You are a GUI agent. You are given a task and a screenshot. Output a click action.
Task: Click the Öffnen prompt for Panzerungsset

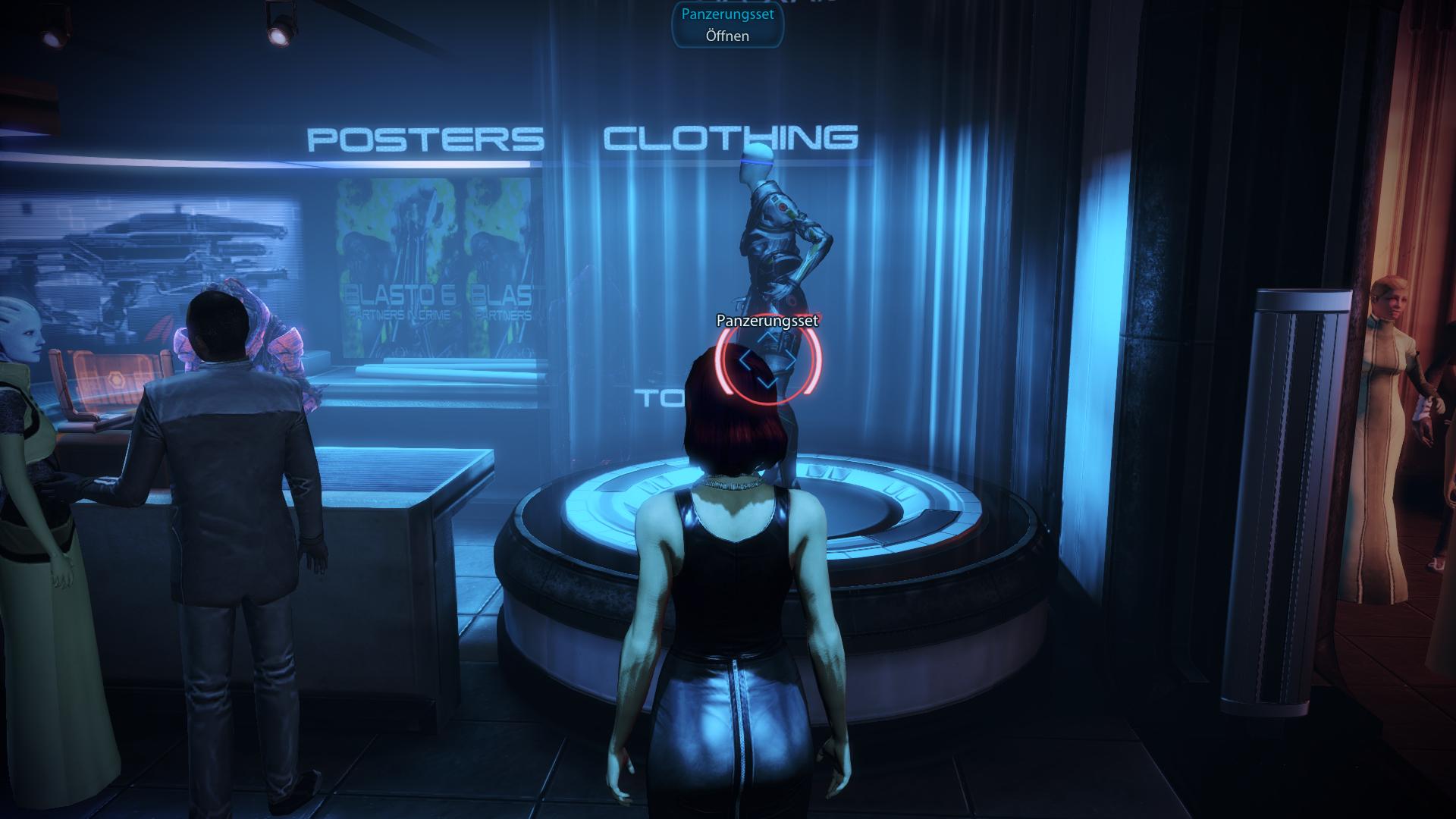(727, 36)
